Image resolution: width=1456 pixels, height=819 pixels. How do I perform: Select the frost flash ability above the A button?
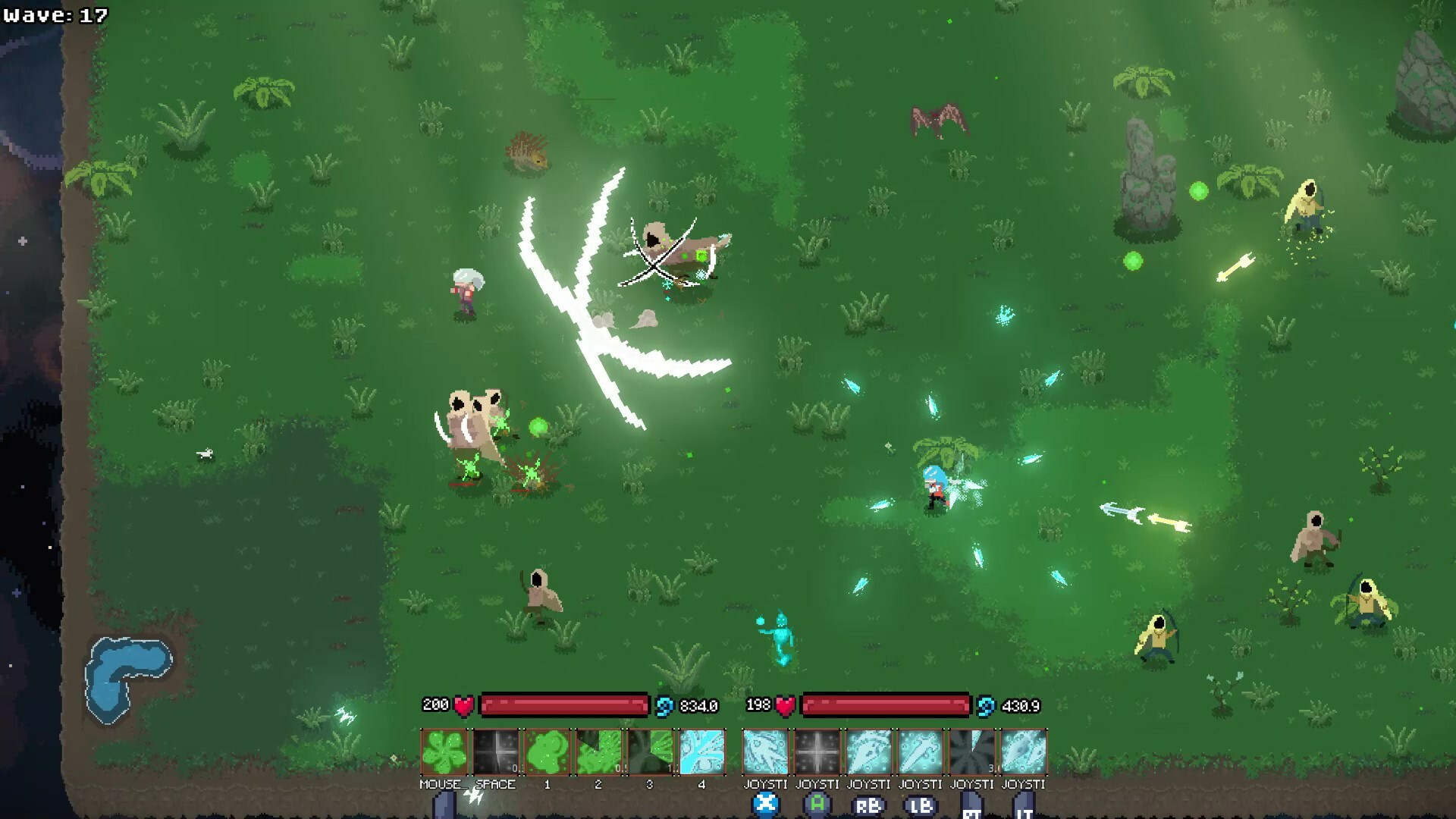[x=817, y=751]
